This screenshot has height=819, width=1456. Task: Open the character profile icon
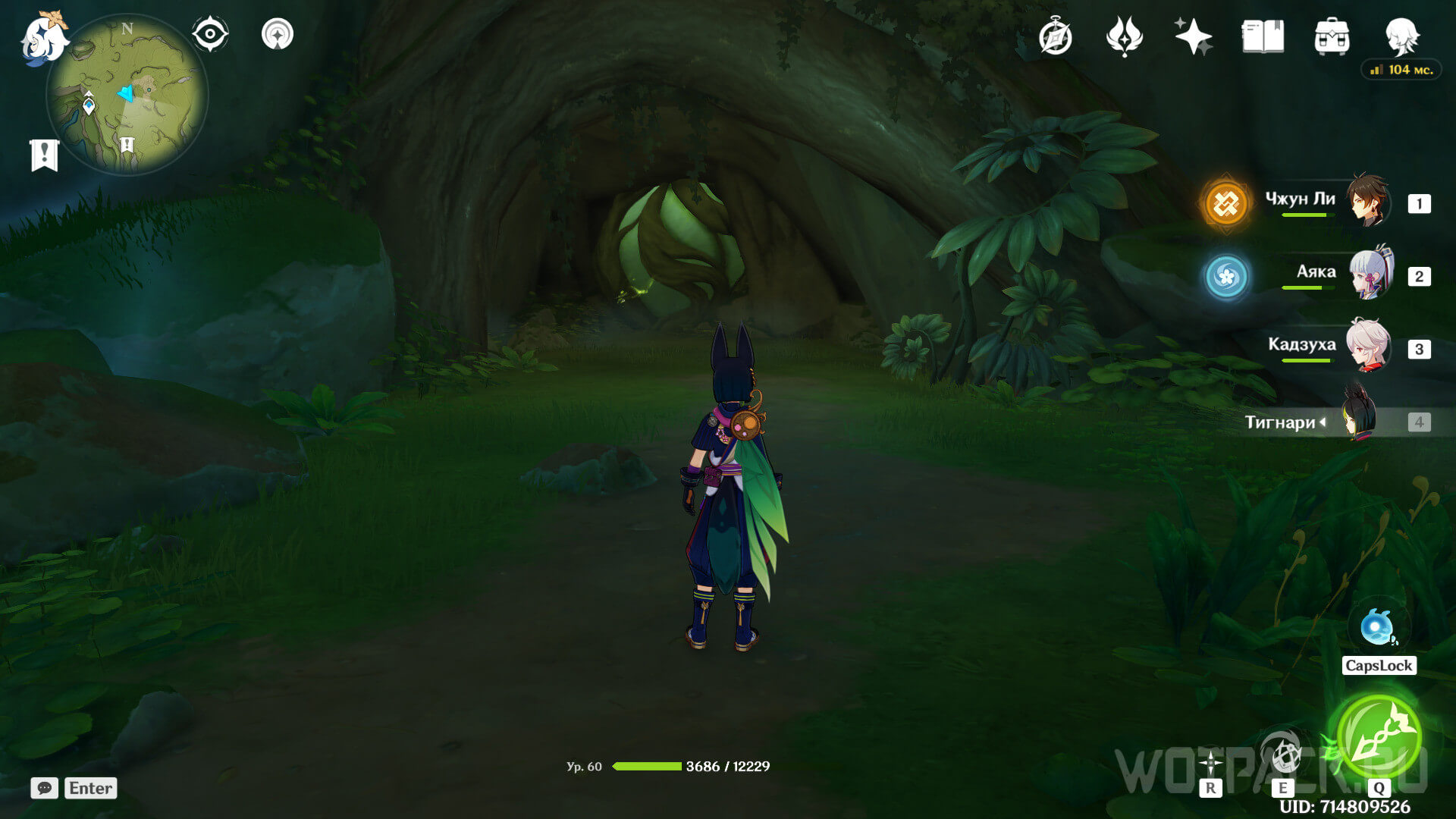click(x=1401, y=36)
